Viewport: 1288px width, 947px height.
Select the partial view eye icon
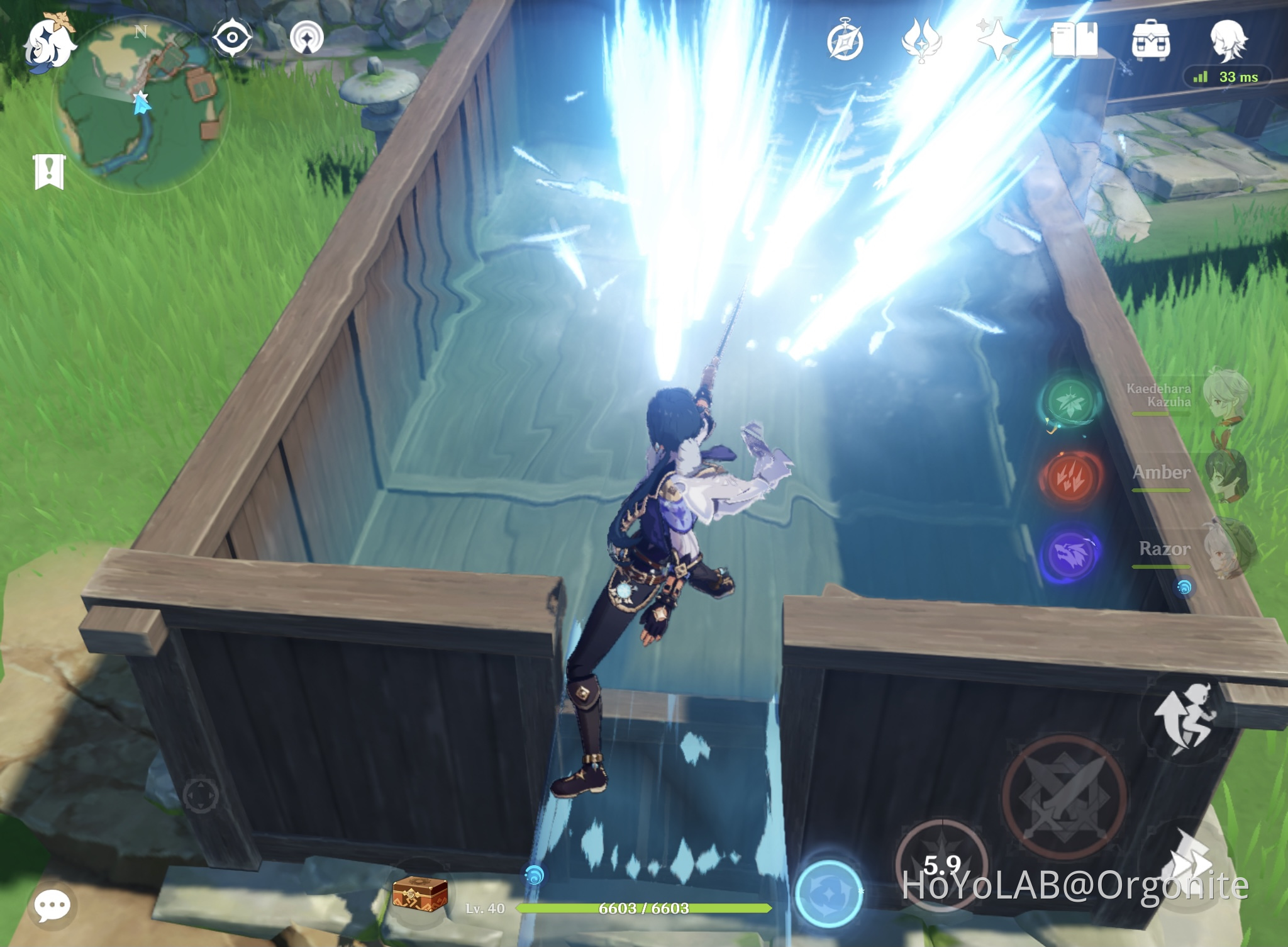(233, 36)
